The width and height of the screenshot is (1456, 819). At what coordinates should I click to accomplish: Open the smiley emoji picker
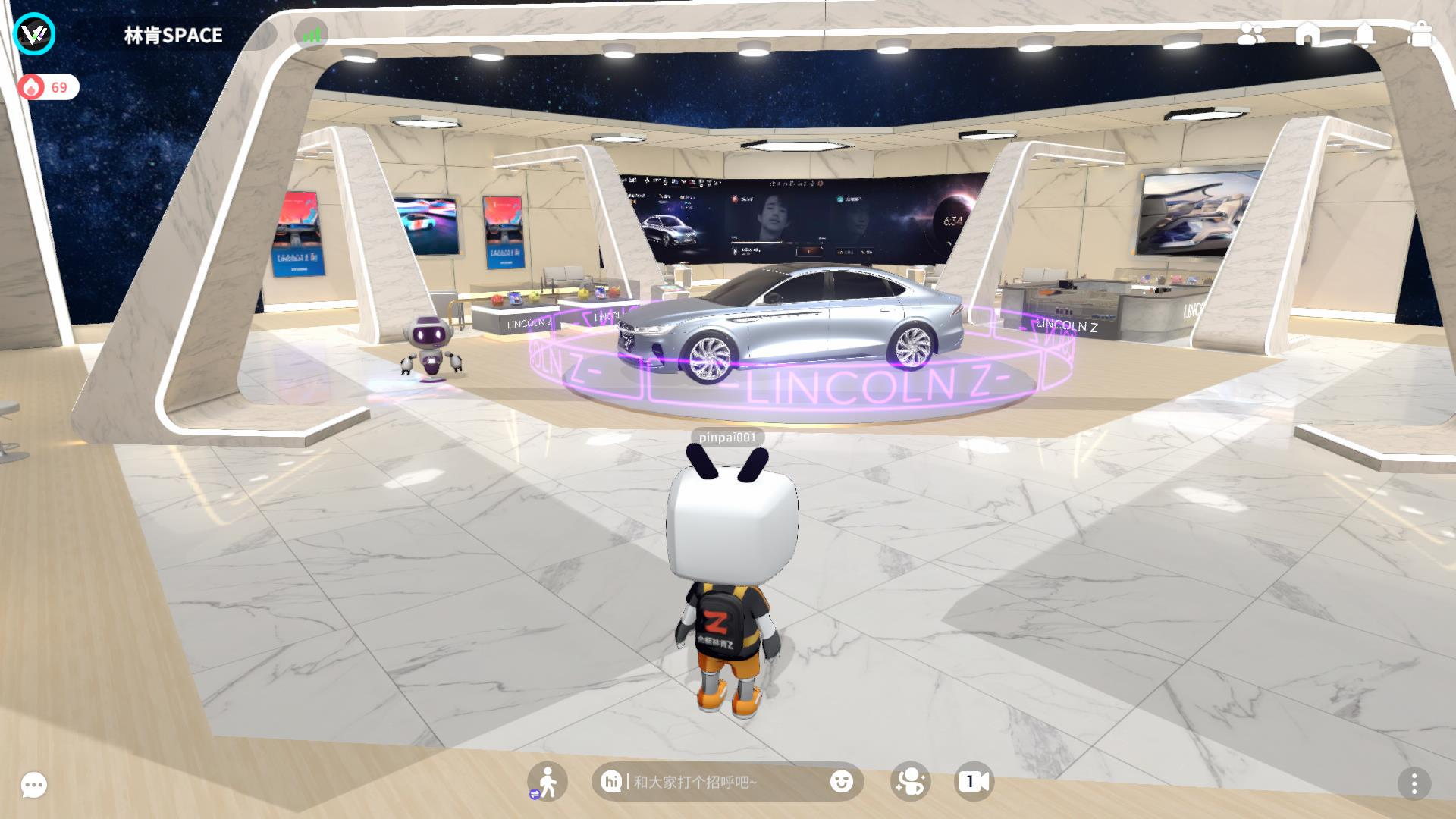tap(841, 782)
